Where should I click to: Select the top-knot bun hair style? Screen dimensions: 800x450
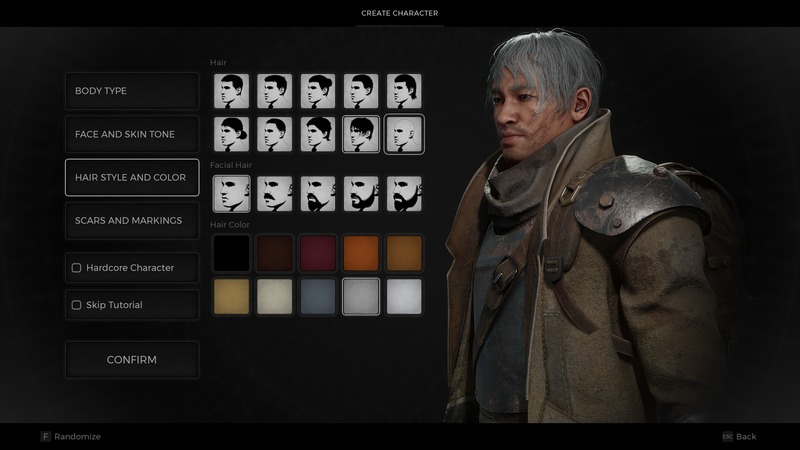tap(317, 91)
